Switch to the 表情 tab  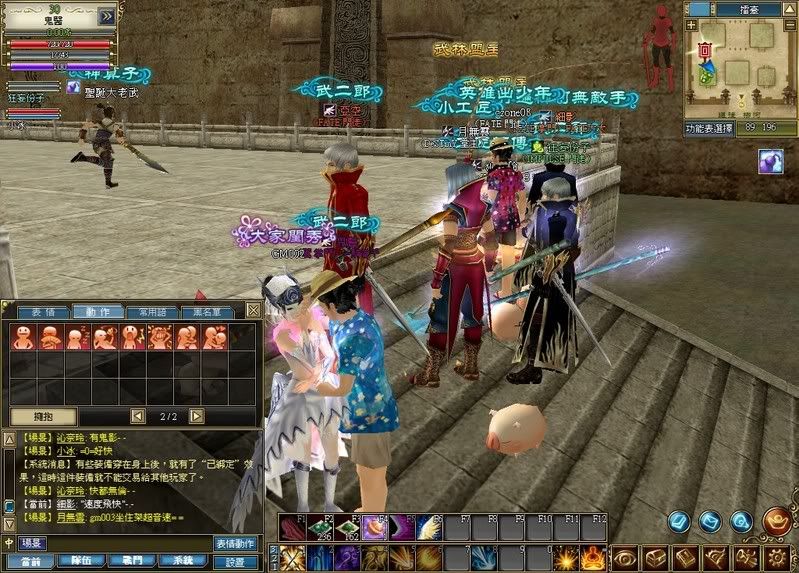43,312
